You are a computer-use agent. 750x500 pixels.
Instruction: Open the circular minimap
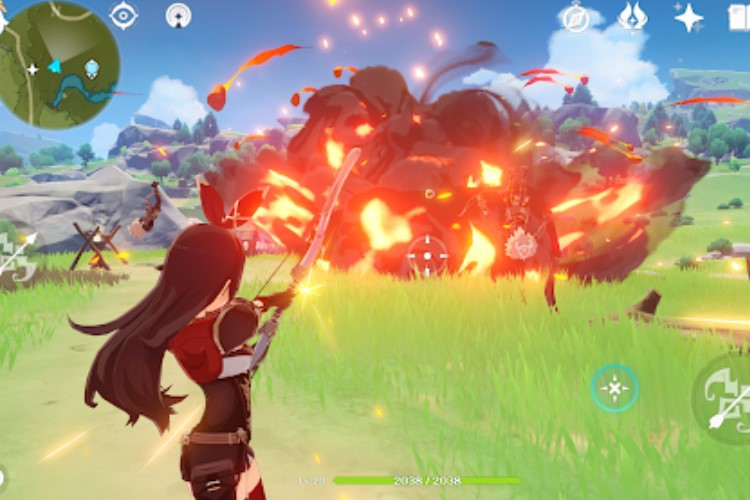click(60, 64)
